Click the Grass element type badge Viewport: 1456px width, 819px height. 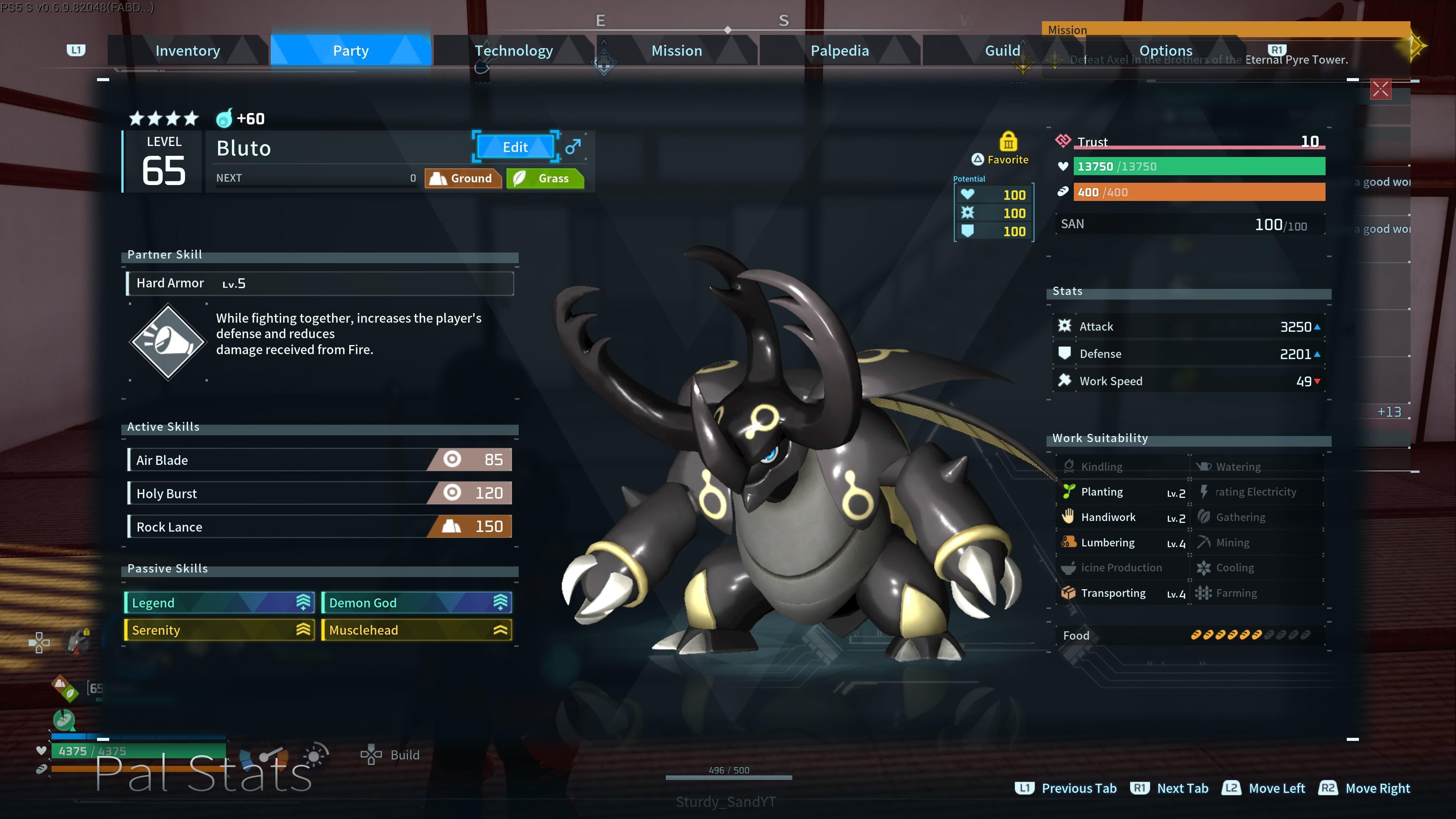pyautogui.click(x=545, y=179)
